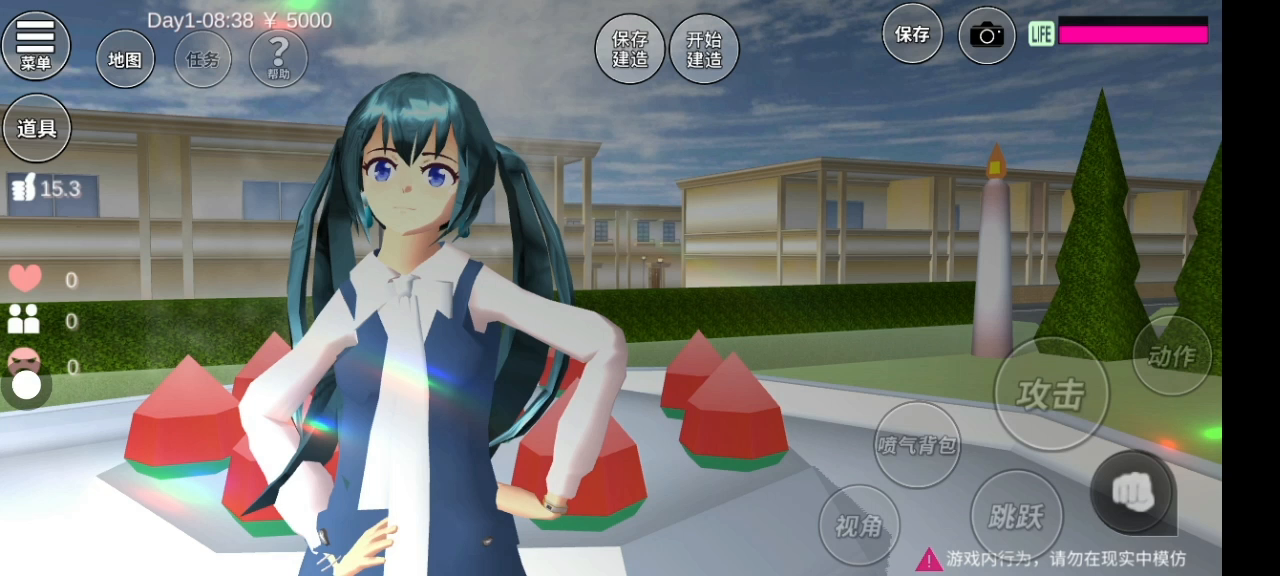Open the 菜单 main menu

click(x=36, y=45)
